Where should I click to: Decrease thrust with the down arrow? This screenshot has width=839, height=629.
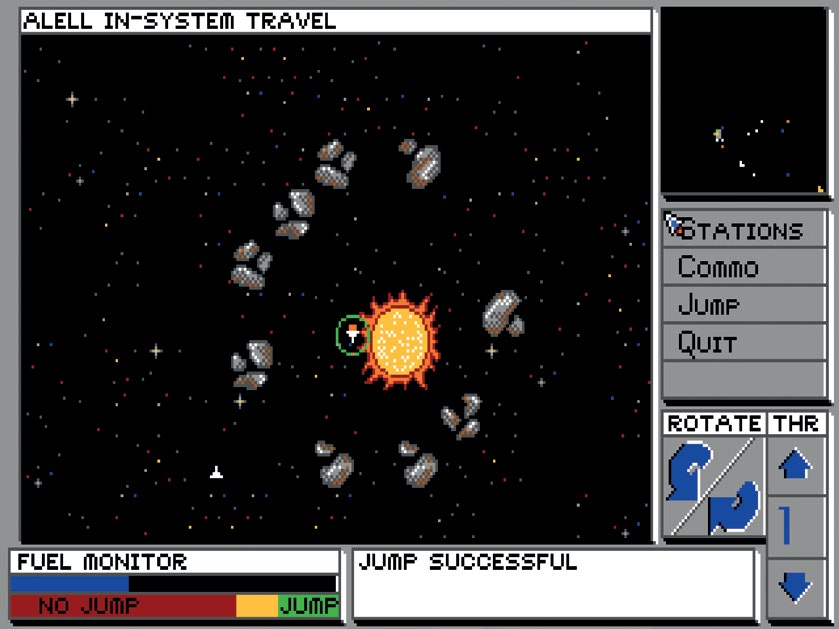[795, 586]
